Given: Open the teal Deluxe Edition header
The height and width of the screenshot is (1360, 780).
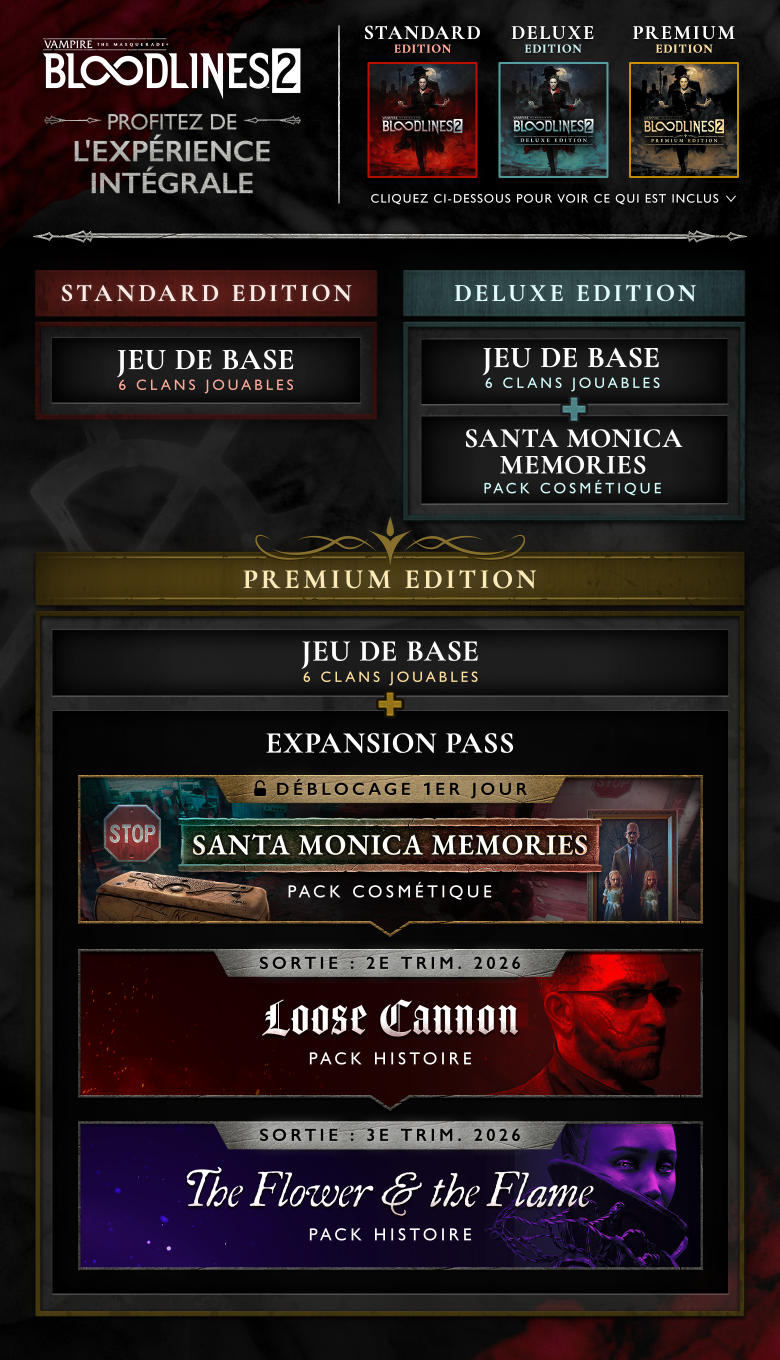Looking at the screenshot, I should coord(574,293).
